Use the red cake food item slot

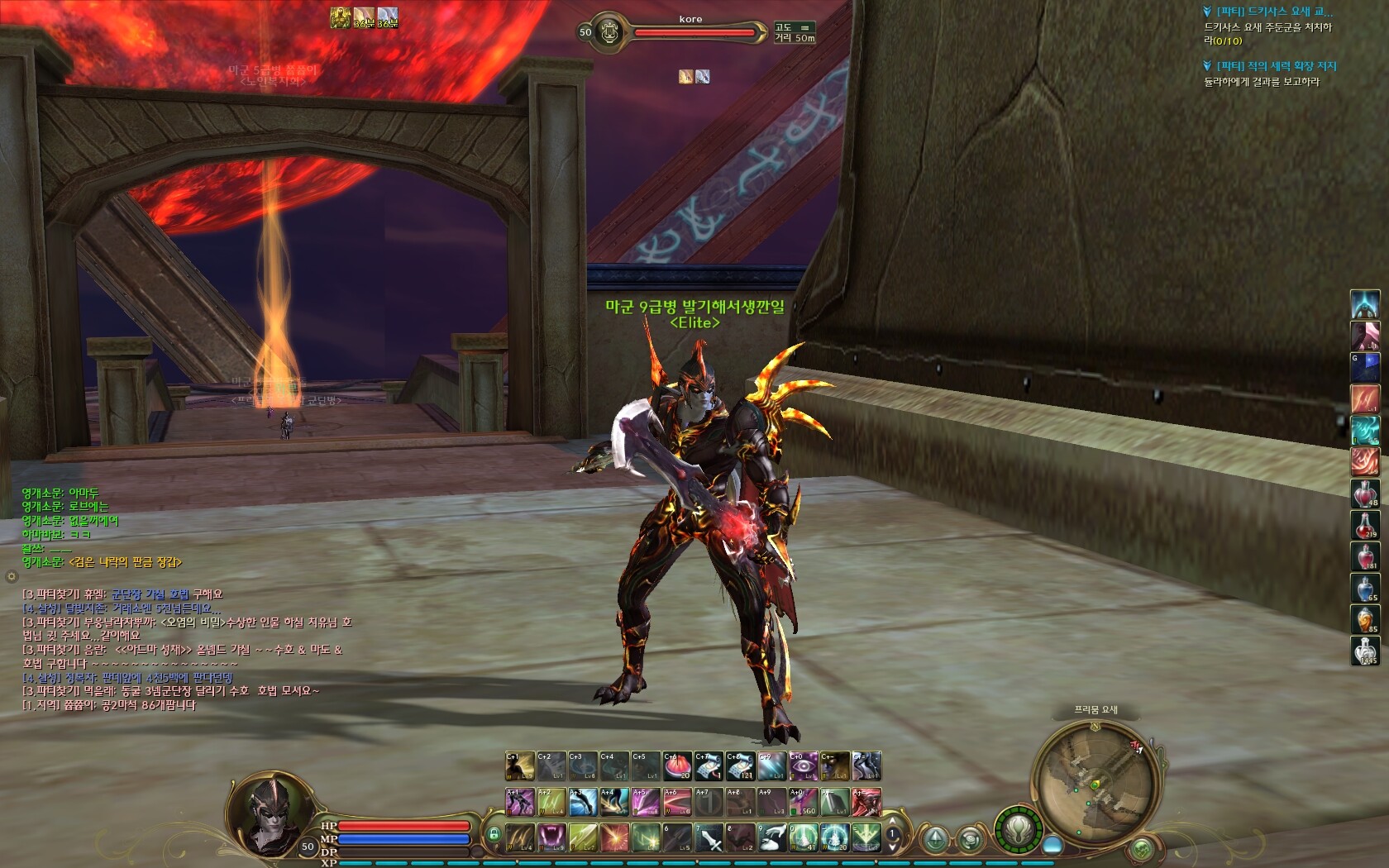coord(677,765)
